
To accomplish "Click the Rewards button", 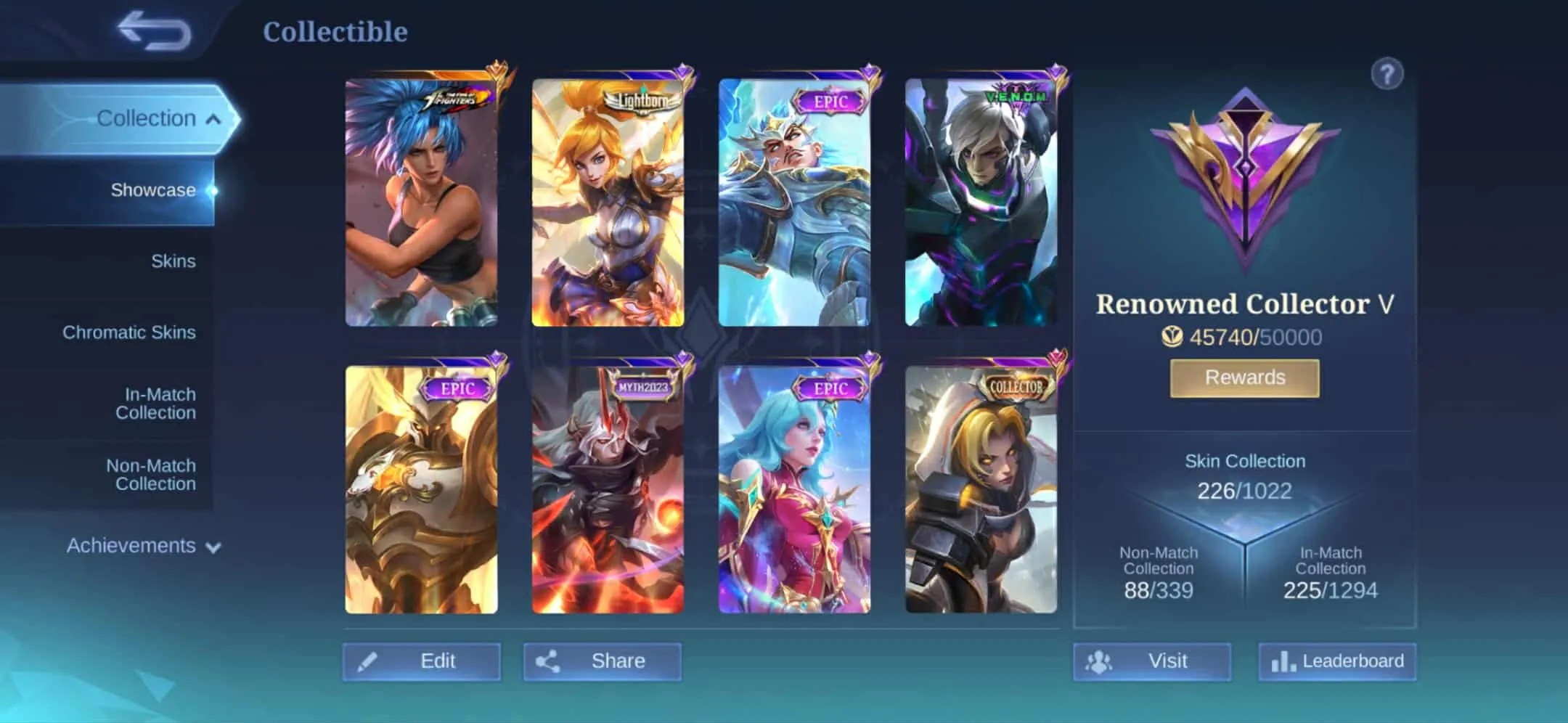I will tap(1244, 377).
